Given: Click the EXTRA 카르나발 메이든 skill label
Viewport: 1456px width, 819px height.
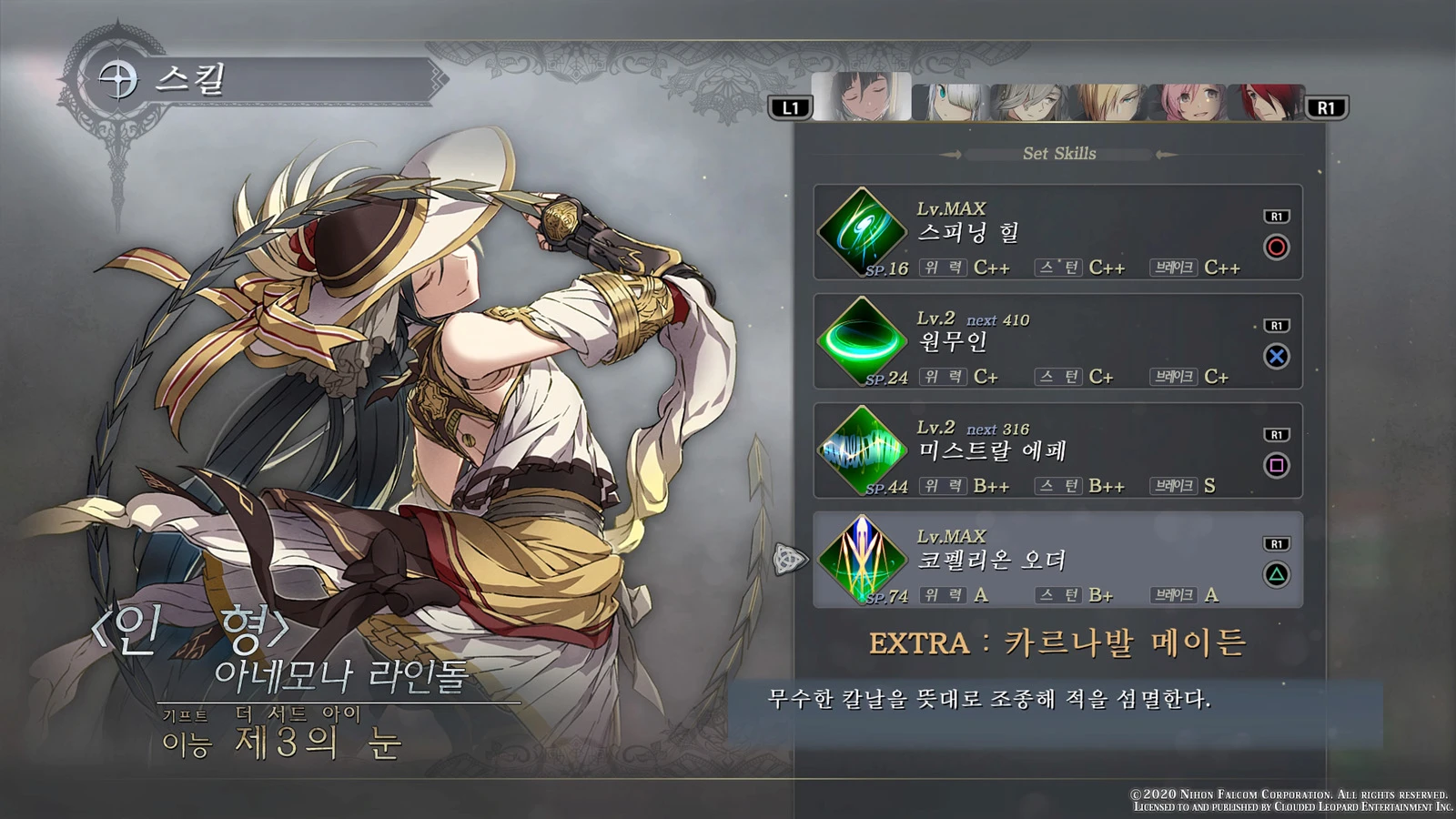Looking at the screenshot, I should pyautogui.click(x=1057, y=643).
